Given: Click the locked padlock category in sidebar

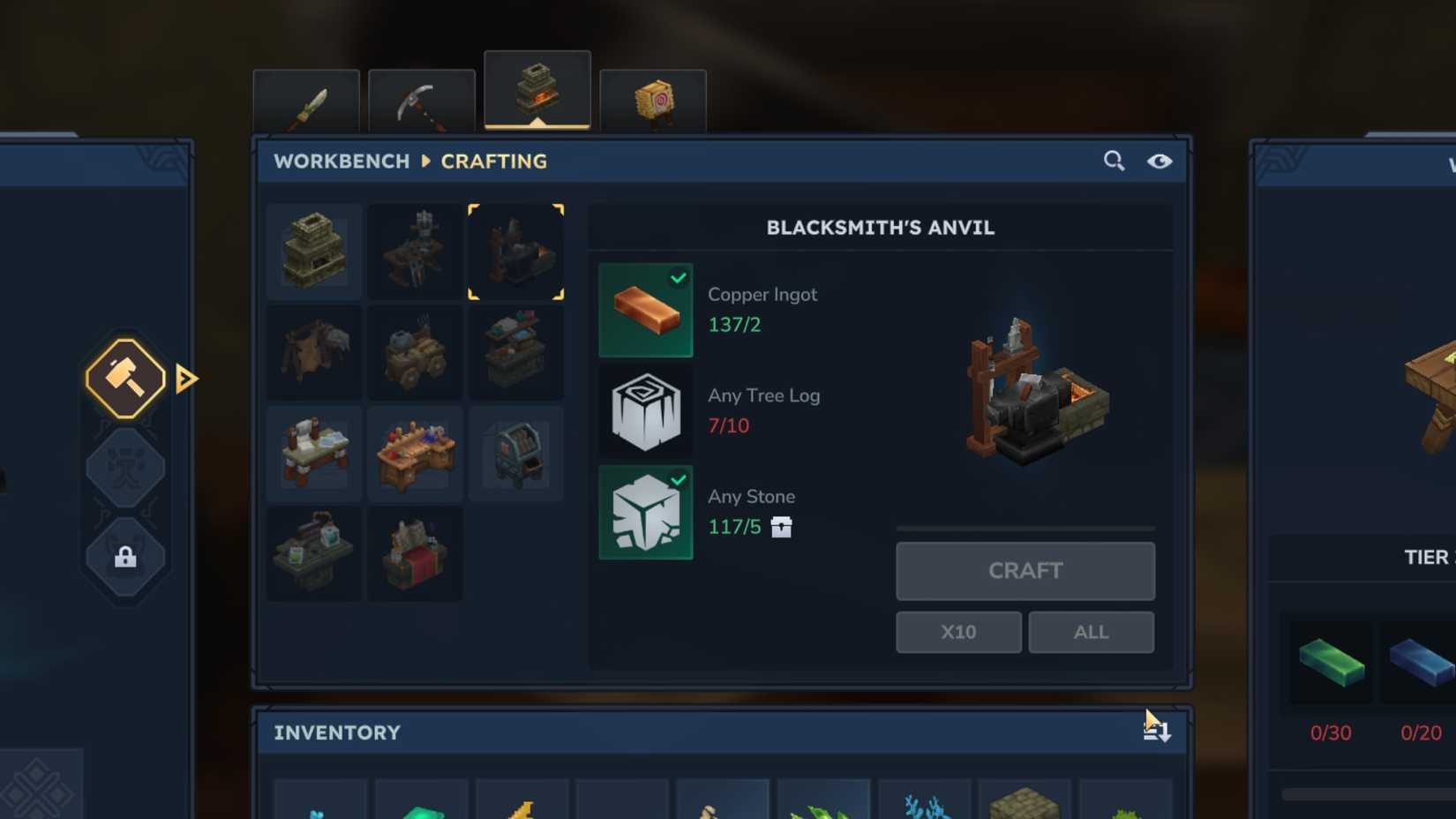Looking at the screenshot, I should [124, 558].
